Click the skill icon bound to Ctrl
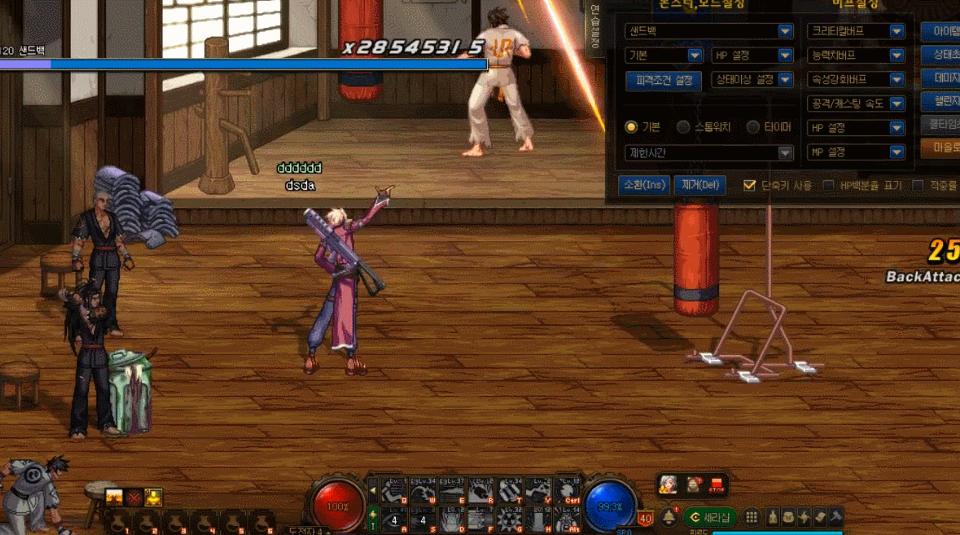Viewport: 960px width, 535px height. click(568, 491)
